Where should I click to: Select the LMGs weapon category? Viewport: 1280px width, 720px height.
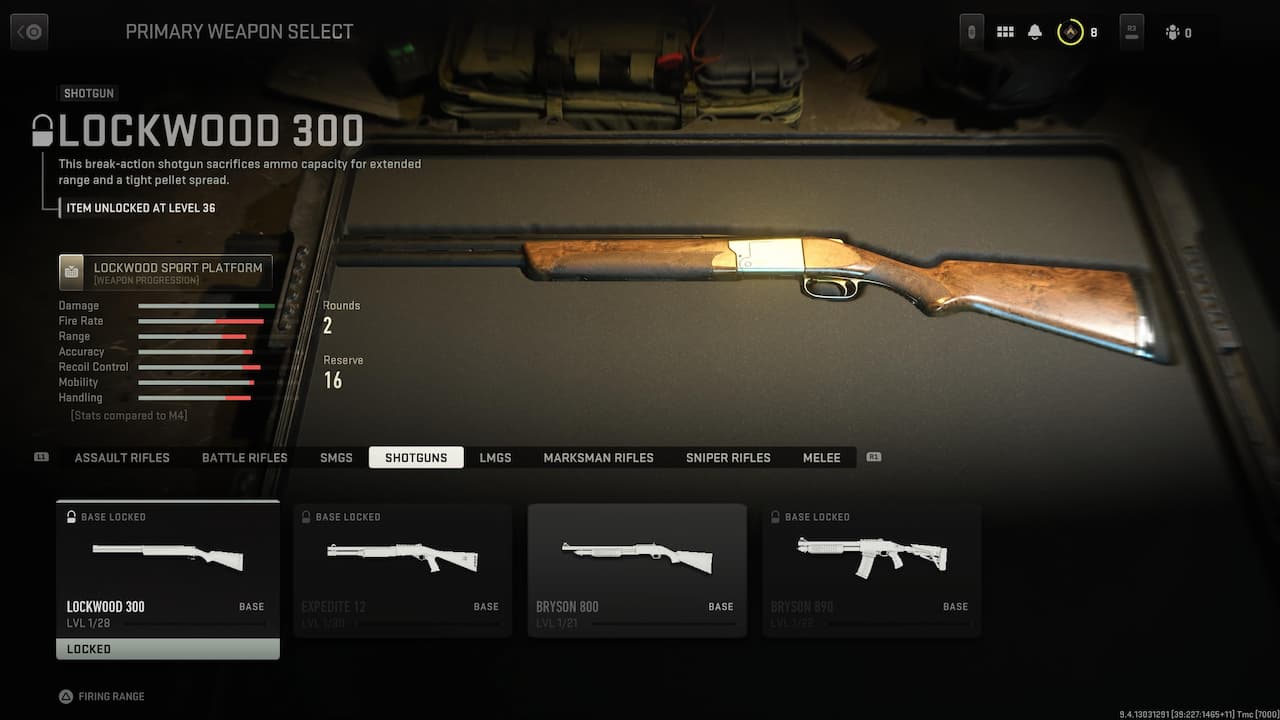click(496, 457)
